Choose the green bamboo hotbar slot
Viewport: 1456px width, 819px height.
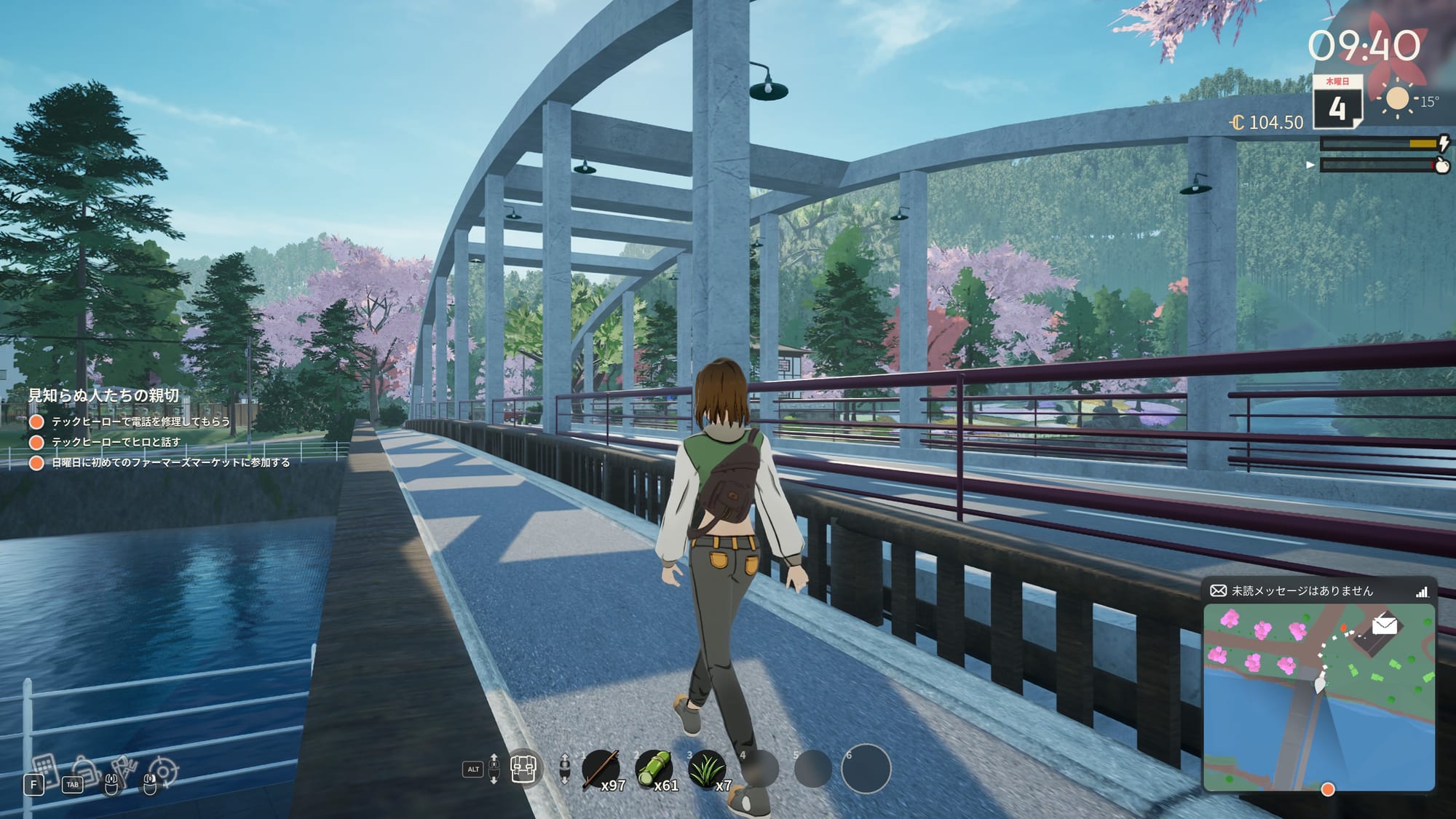(x=653, y=770)
